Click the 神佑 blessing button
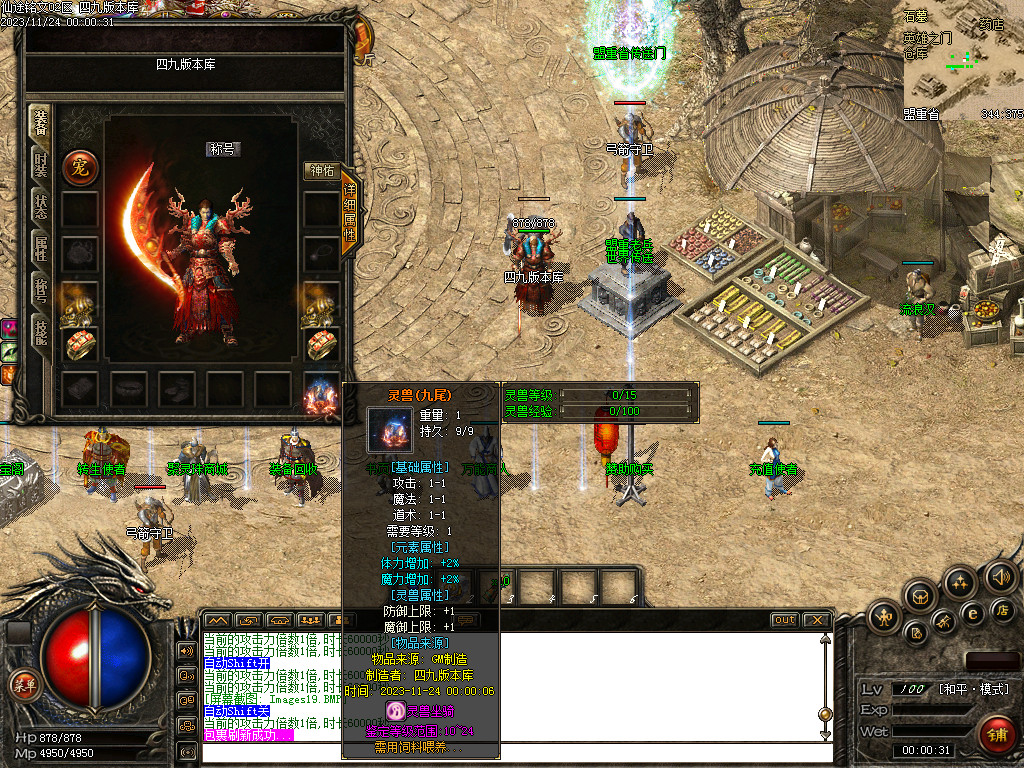Viewport: 1024px width, 768px height. 321,171
